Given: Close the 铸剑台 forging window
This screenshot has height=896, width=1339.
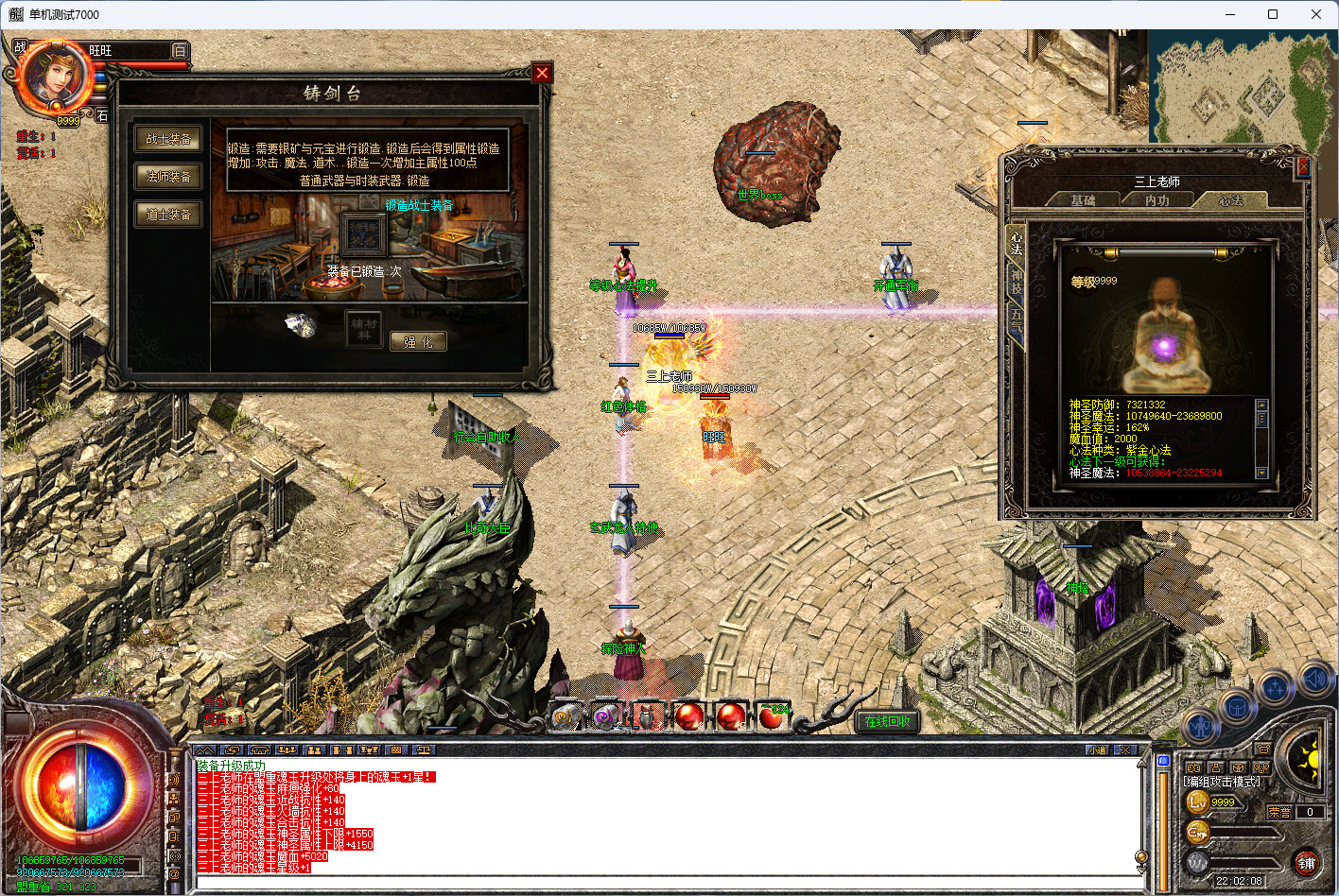Looking at the screenshot, I should (x=542, y=74).
